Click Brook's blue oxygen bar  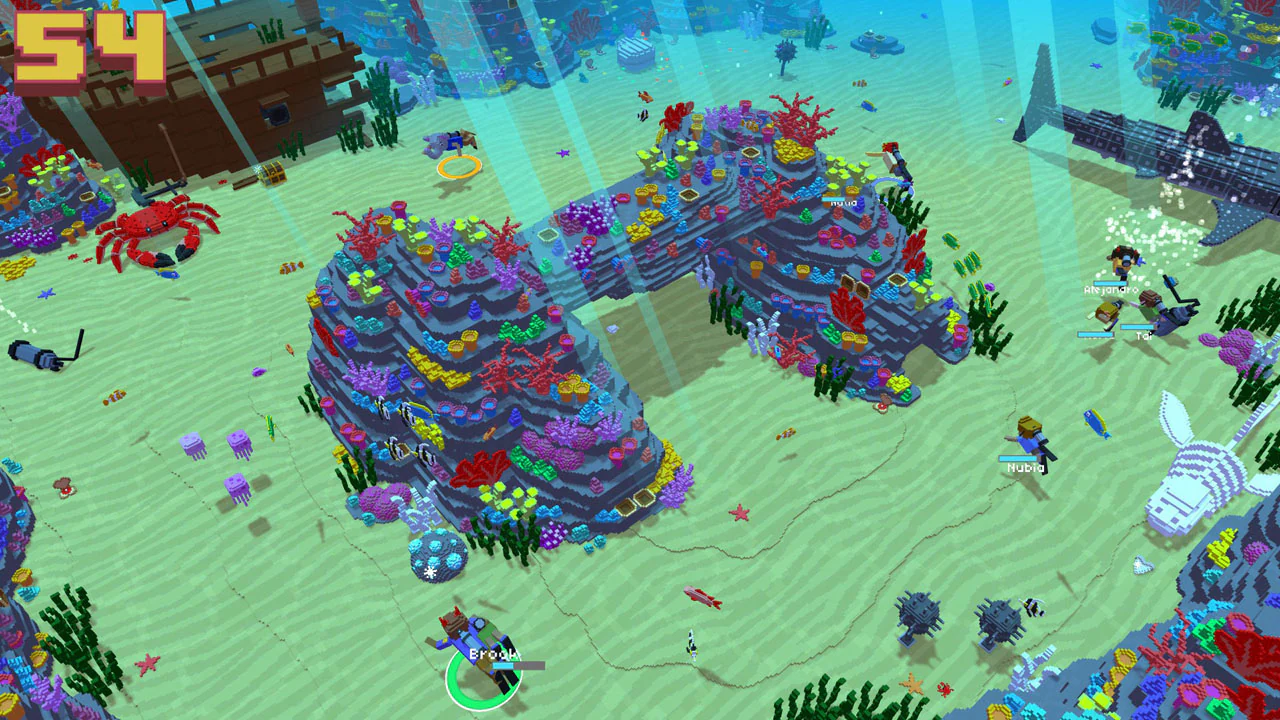pyautogui.click(x=503, y=665)
